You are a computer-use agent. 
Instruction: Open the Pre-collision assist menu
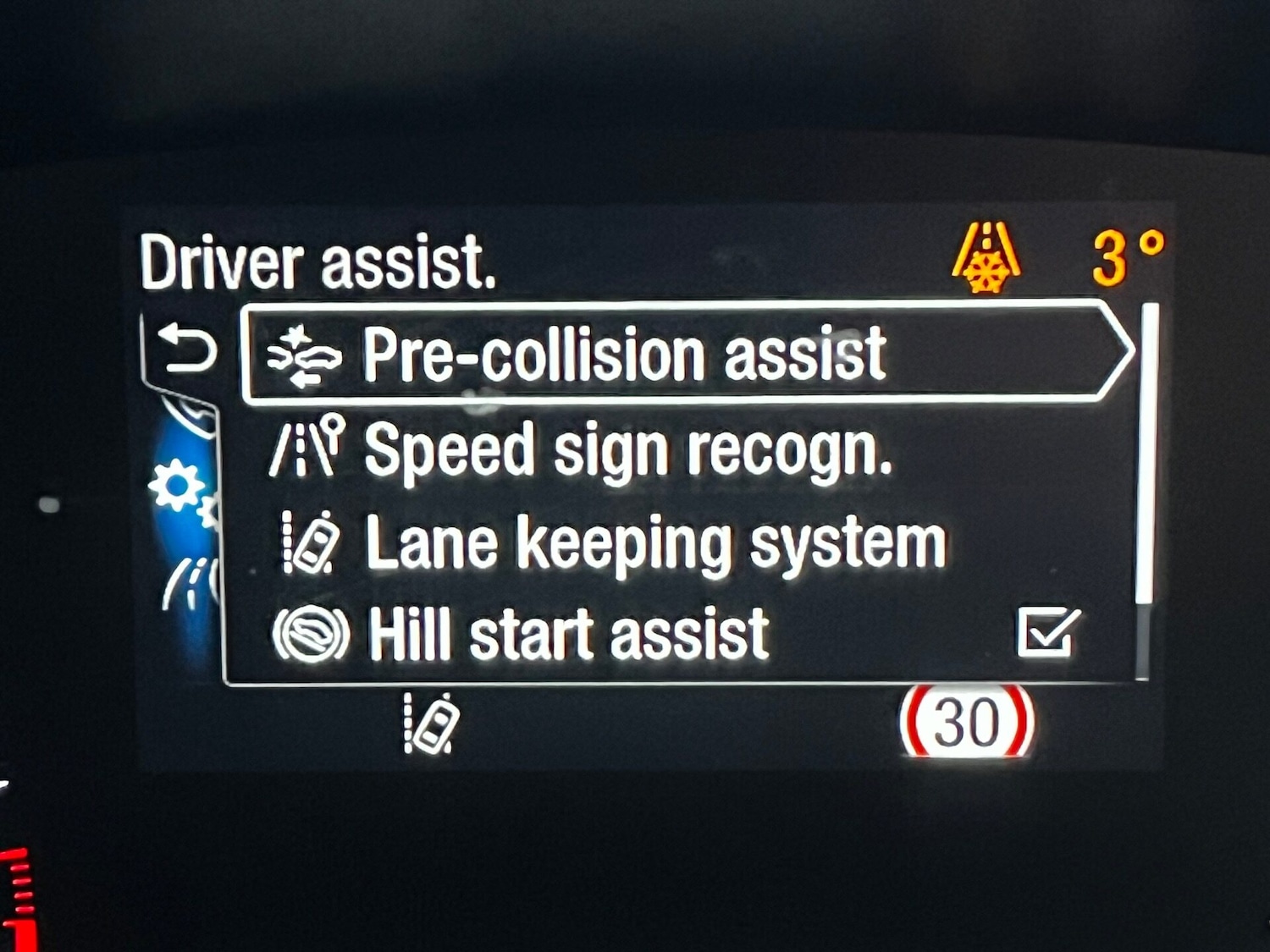(x=625, y=354)
